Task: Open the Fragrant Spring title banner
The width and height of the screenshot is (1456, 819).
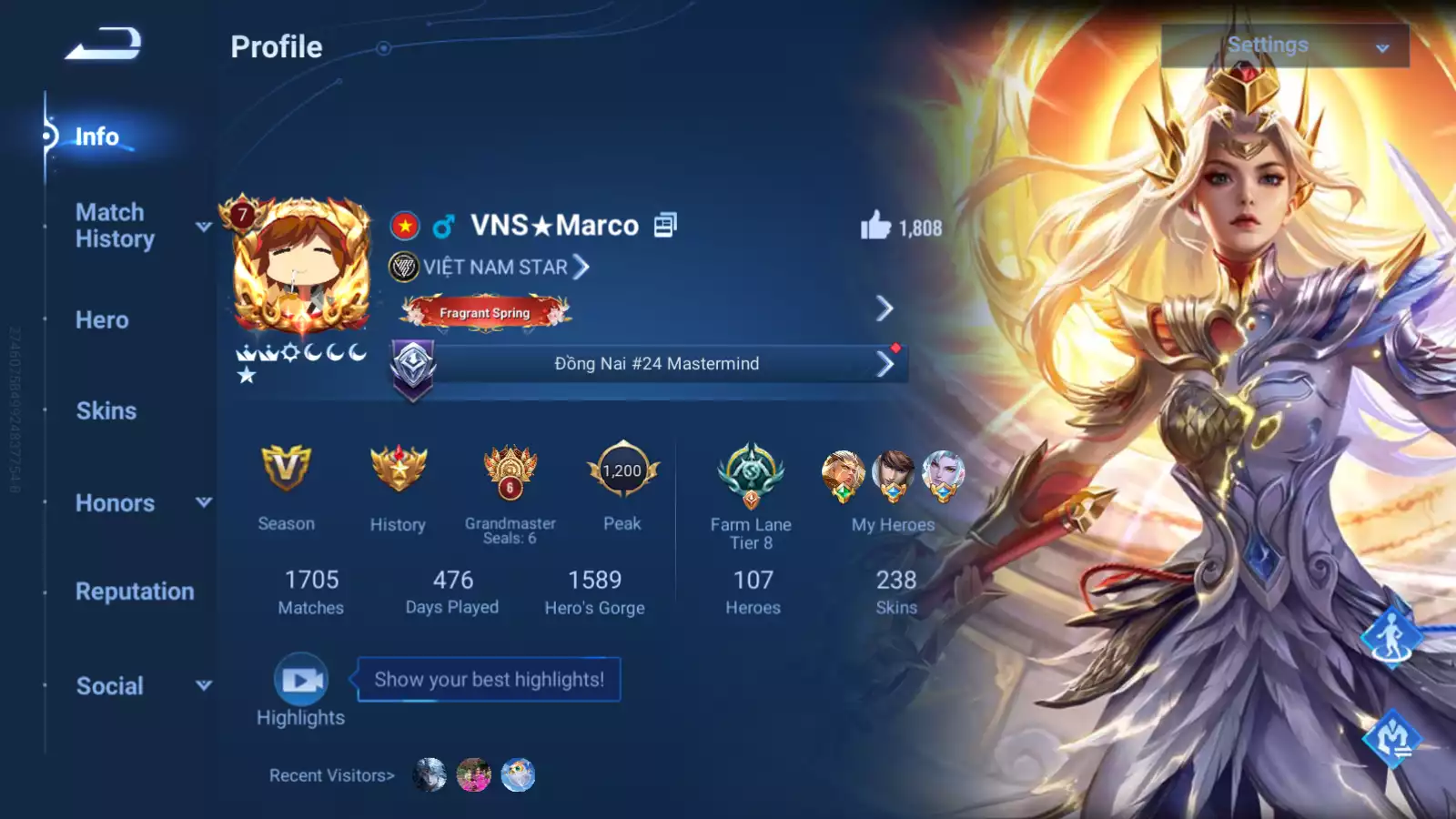Action: (x=485, y=312)
